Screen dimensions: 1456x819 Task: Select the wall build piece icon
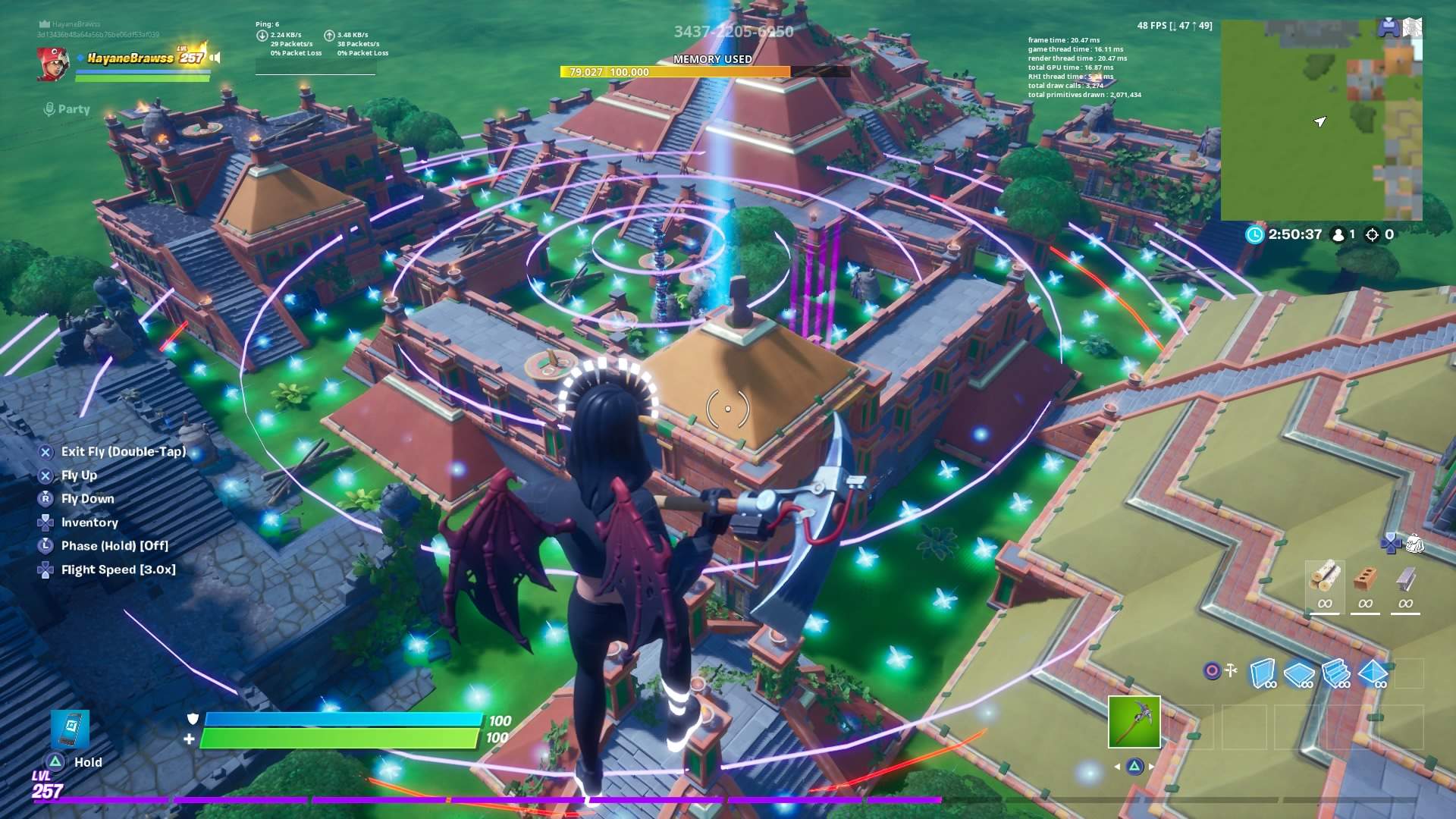click(1263, 673)
